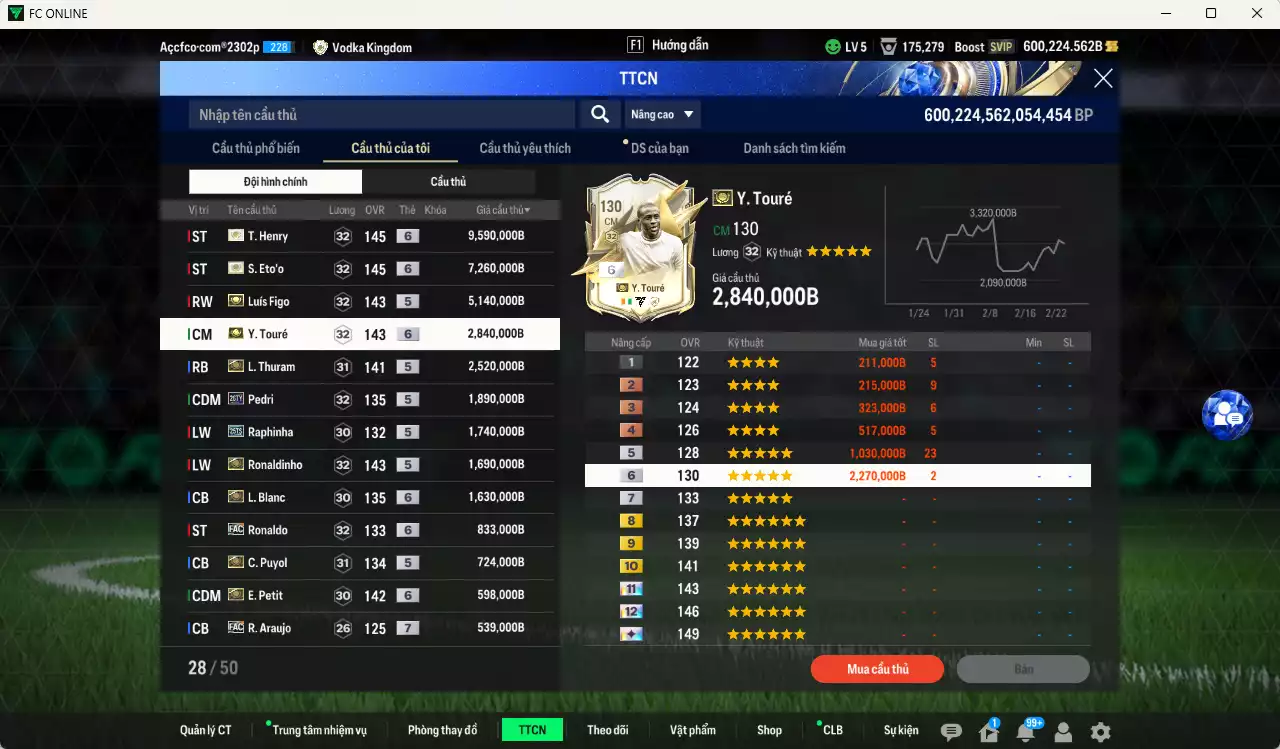This screenshot has height=749, width=1280.
Task: Select the Cầu thủ sub-tab
Action: 448,181
